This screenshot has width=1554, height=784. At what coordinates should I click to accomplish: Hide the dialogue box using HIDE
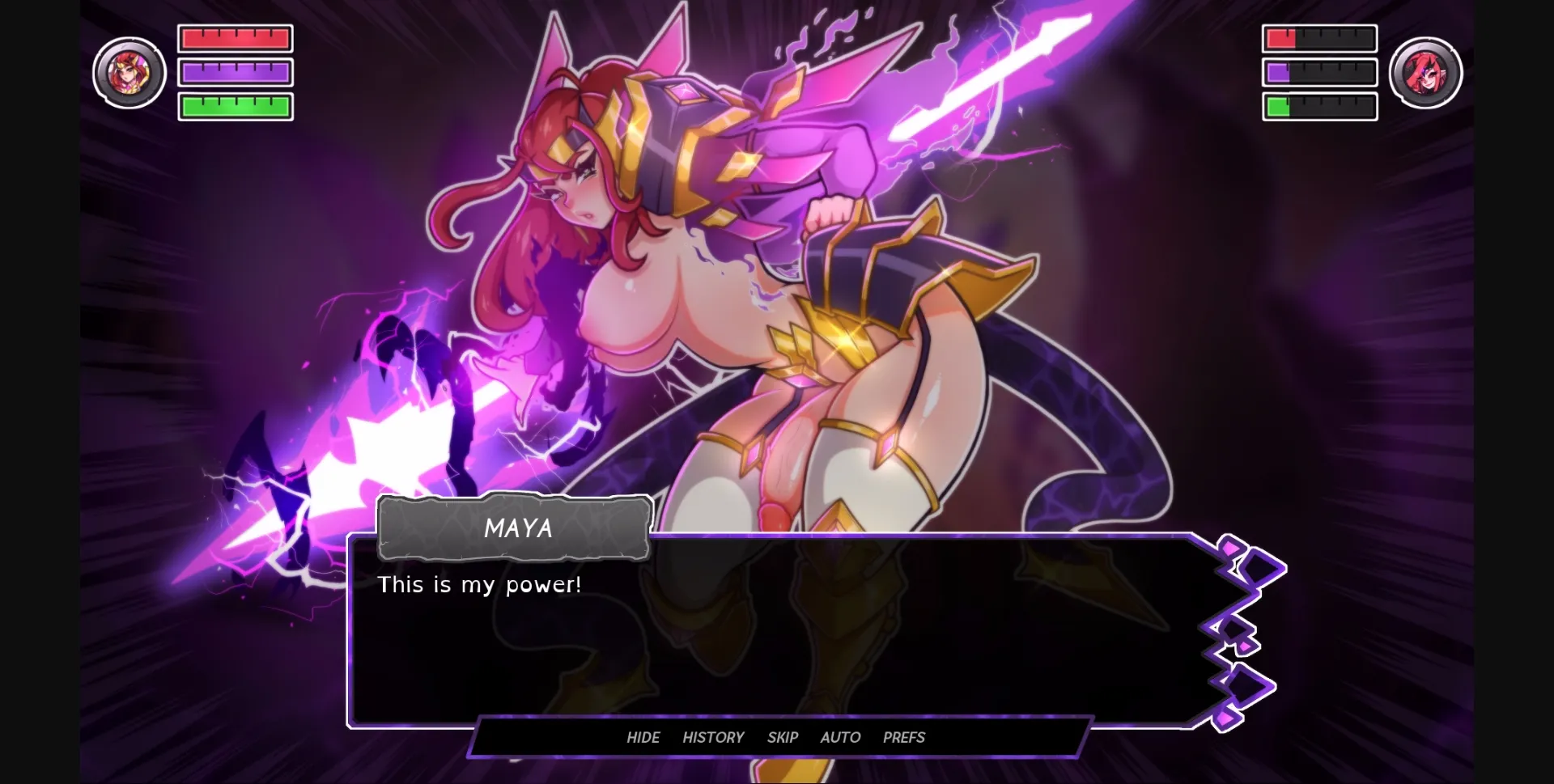tap(643, 737)
